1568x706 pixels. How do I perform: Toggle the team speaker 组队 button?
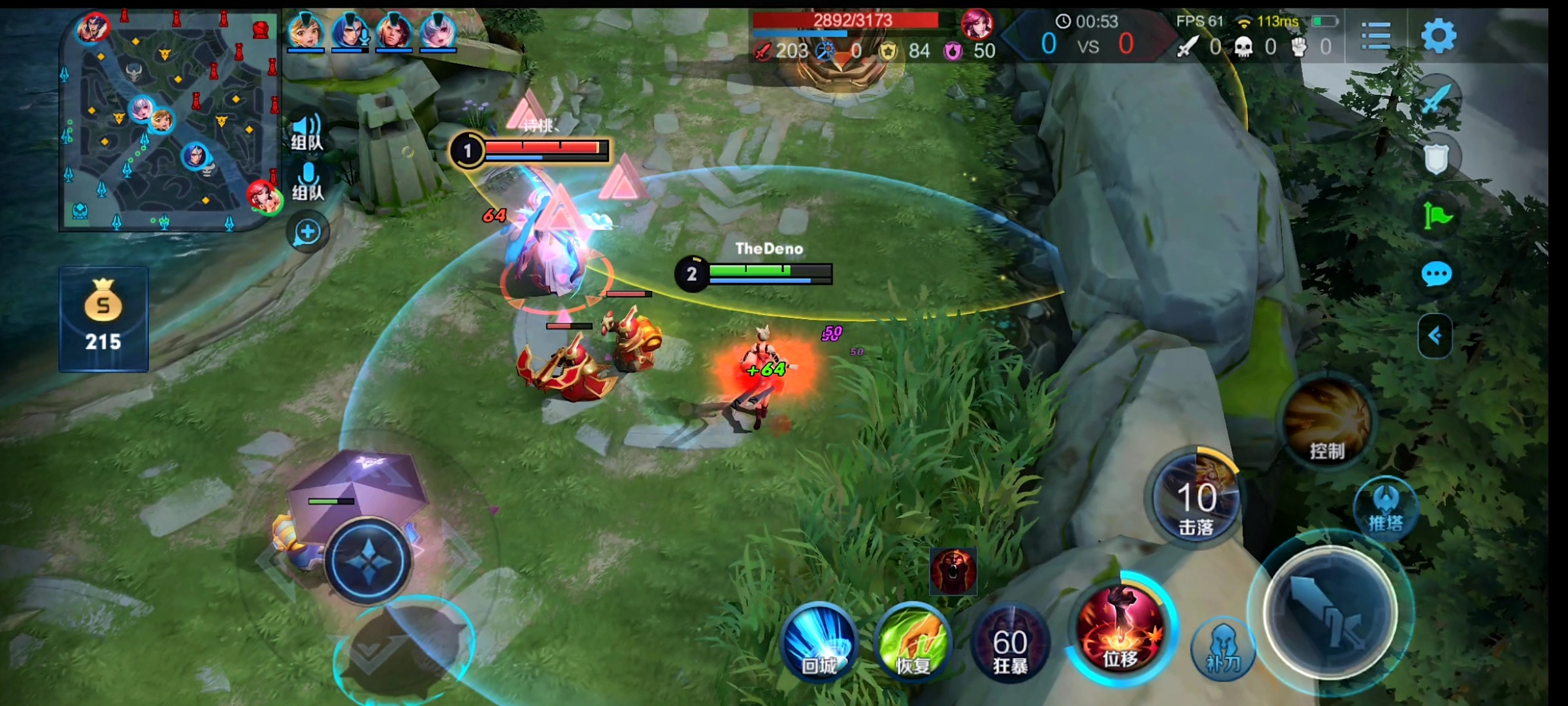coord(307,132)
